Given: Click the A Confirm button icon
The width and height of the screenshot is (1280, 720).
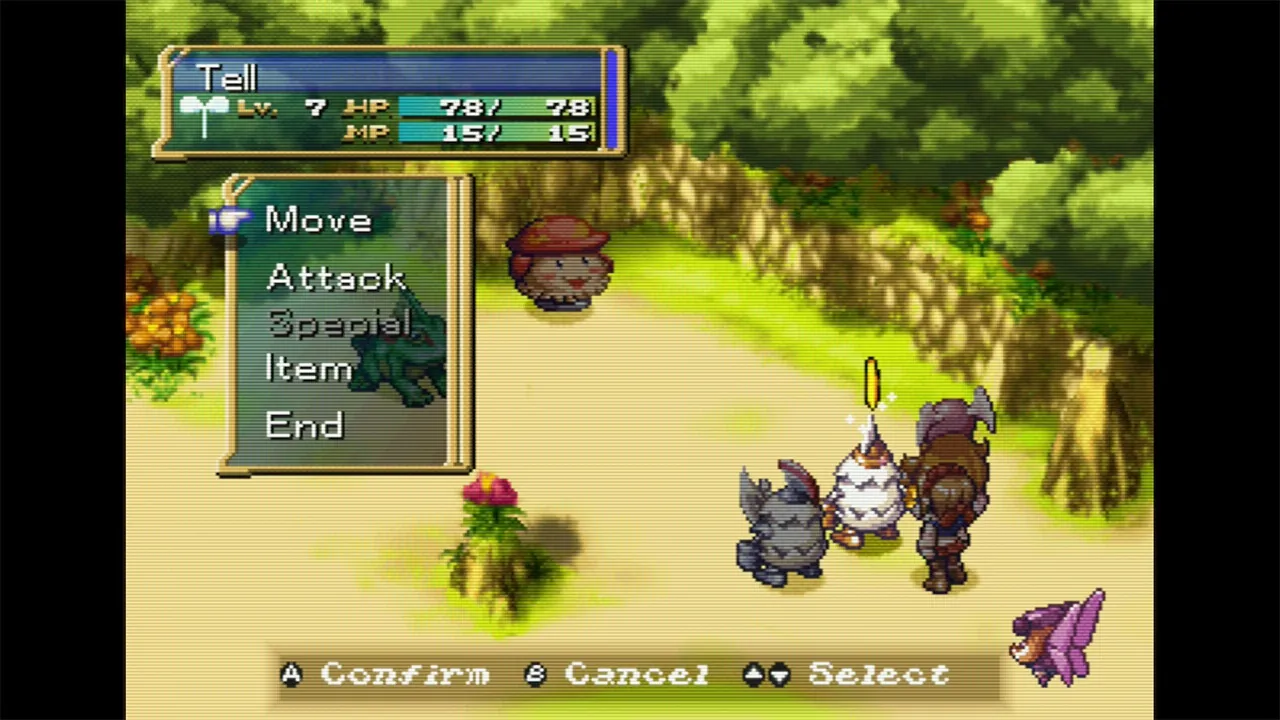Looking at the screenshot, I should click(291, 675).
